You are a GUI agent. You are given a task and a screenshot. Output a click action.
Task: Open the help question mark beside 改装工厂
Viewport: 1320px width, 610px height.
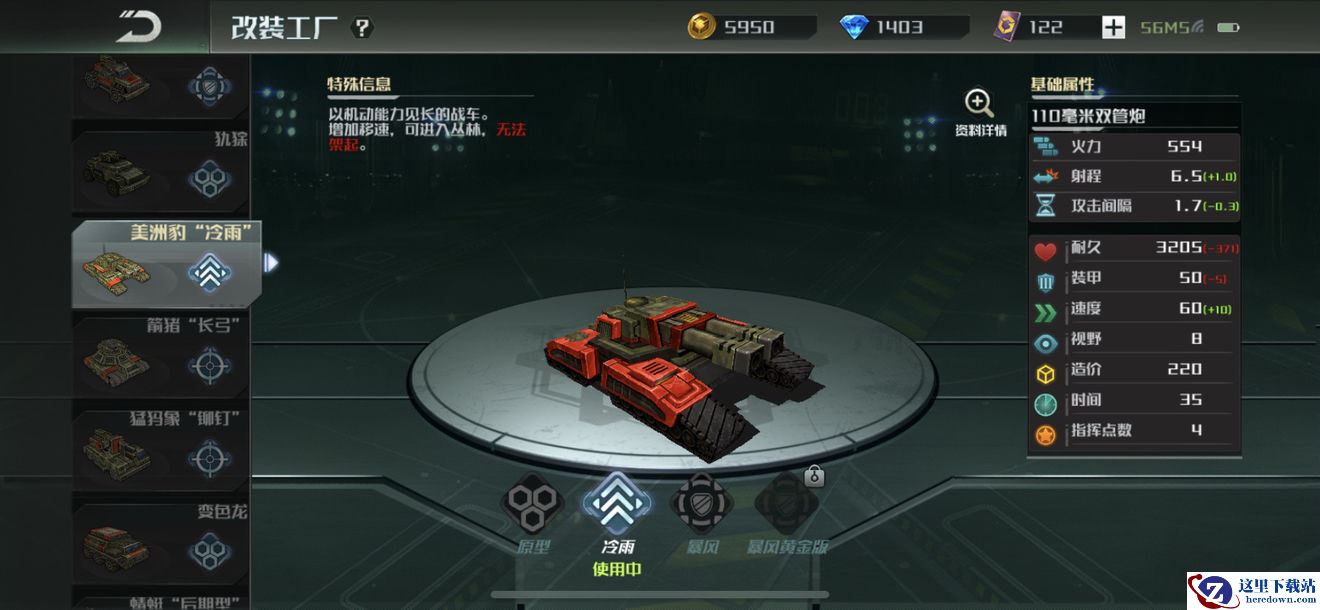(363, 27)
